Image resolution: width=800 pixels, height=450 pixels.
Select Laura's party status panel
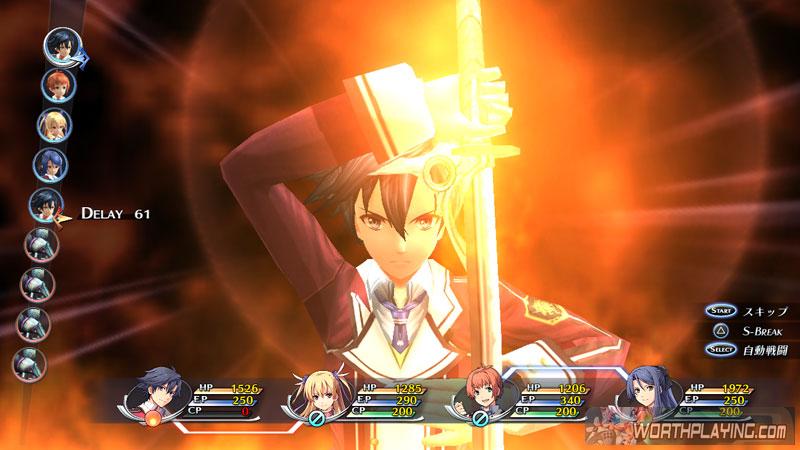pyautogui.click(x=681, y=398)
